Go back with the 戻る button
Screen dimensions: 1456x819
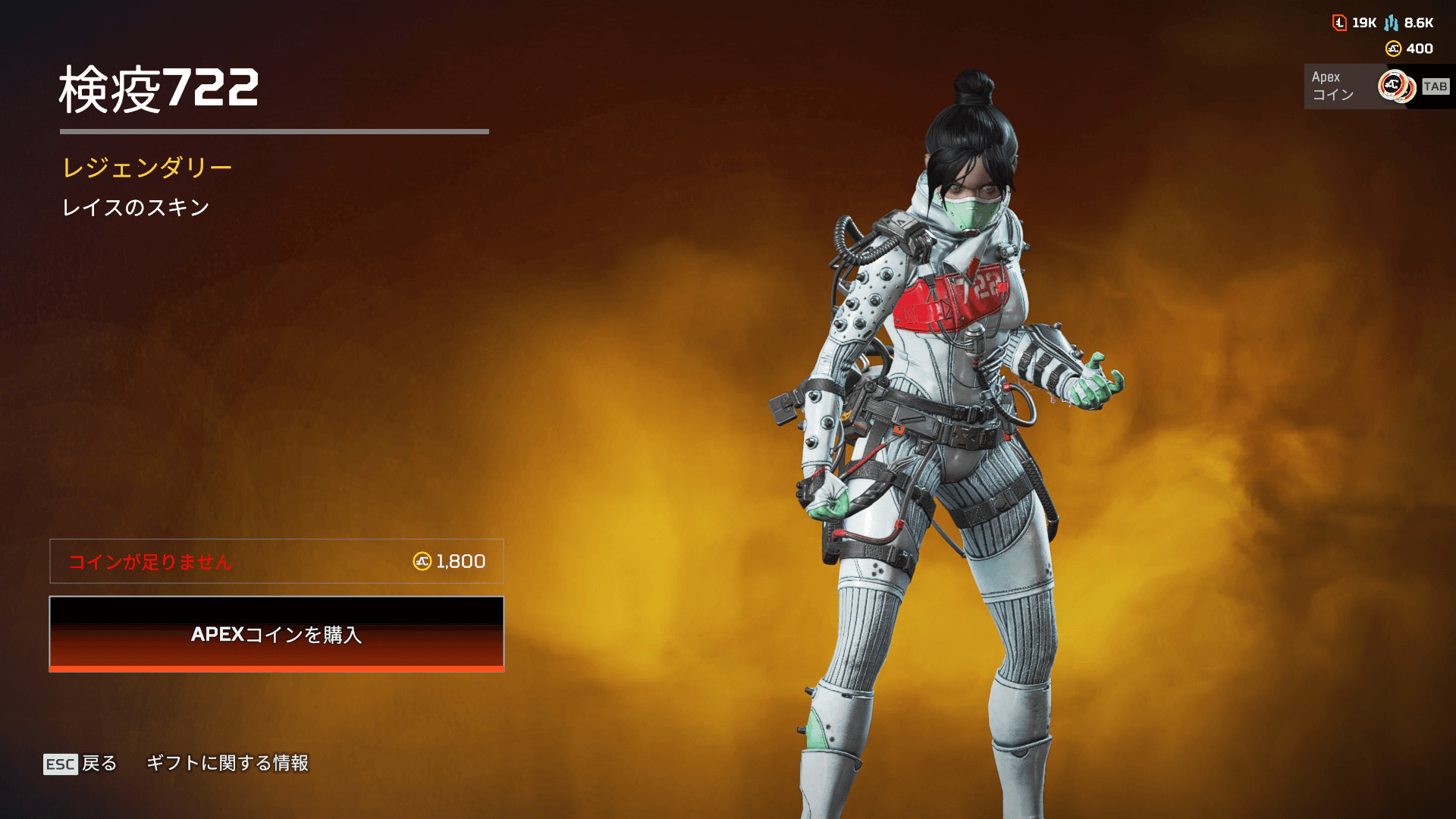click(x=80, y=763)
